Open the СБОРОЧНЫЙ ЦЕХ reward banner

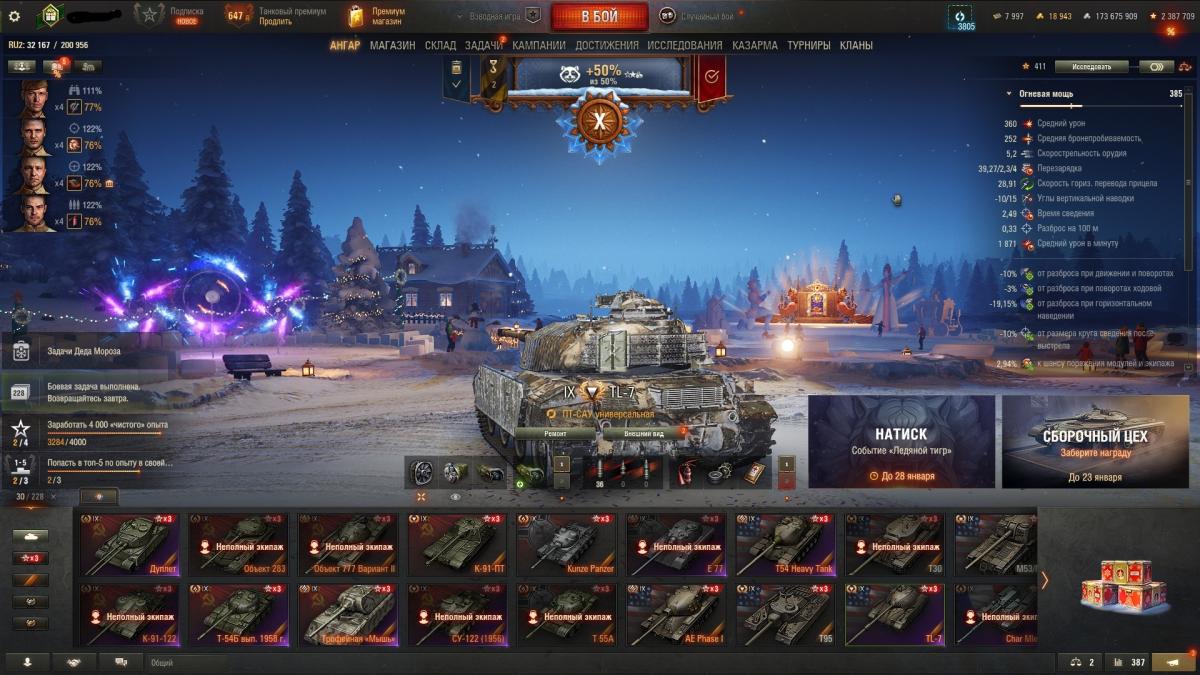pyautogui.click(x=1095, y=440)
